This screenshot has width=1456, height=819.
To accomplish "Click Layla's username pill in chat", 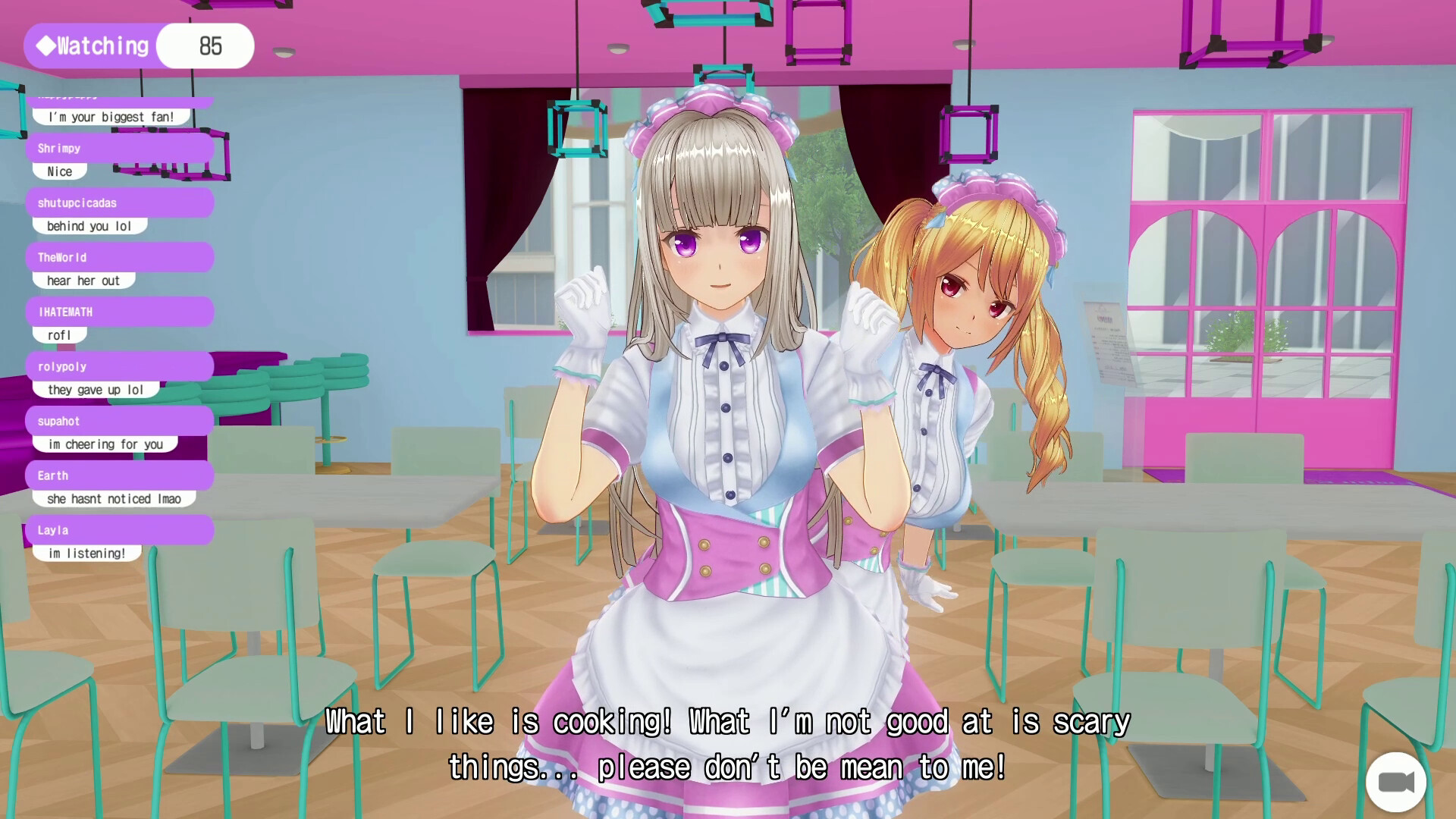I will [52, 530].
